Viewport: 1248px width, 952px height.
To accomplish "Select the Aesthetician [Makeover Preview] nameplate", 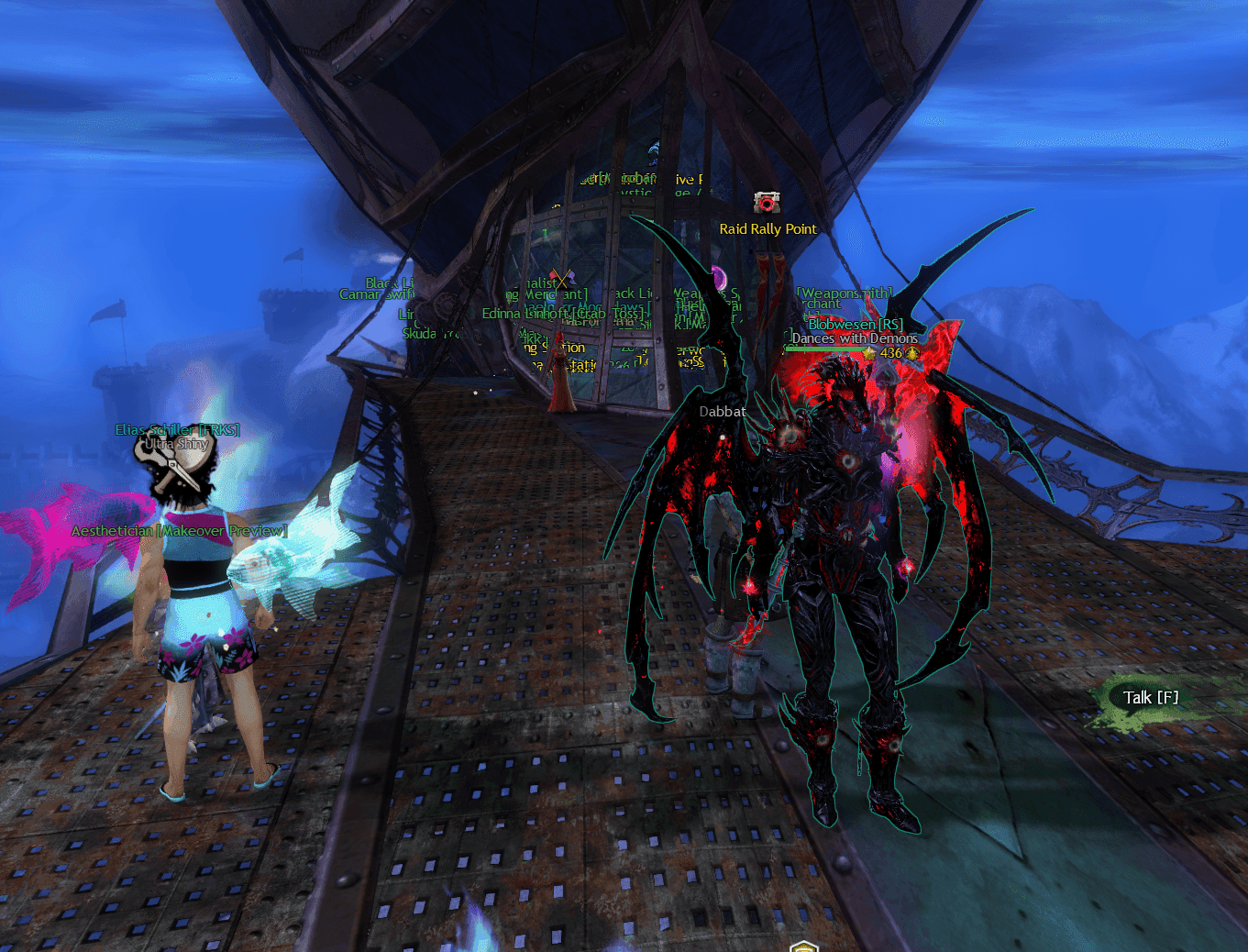I will click(x=179, y=531).
